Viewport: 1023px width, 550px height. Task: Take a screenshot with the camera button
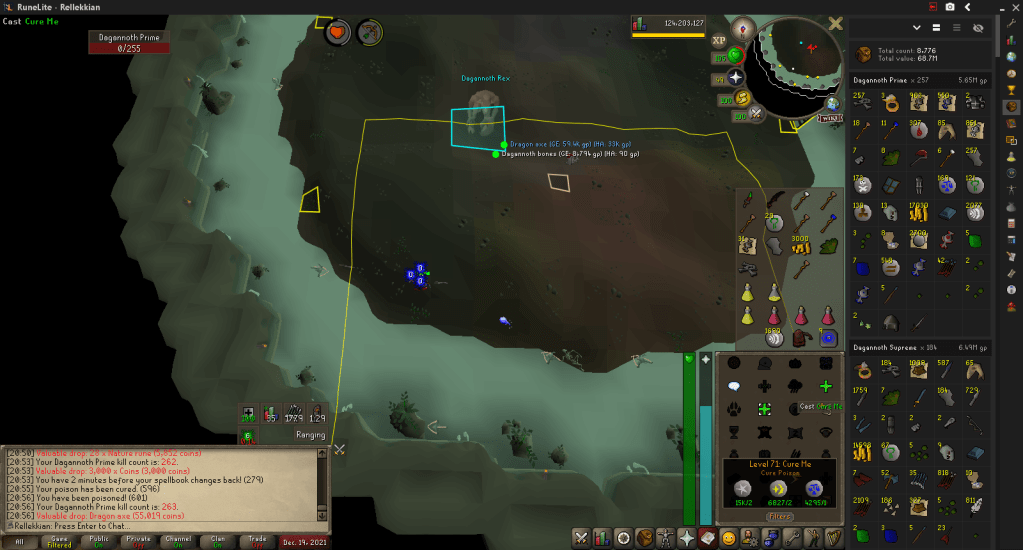point(949,7)
